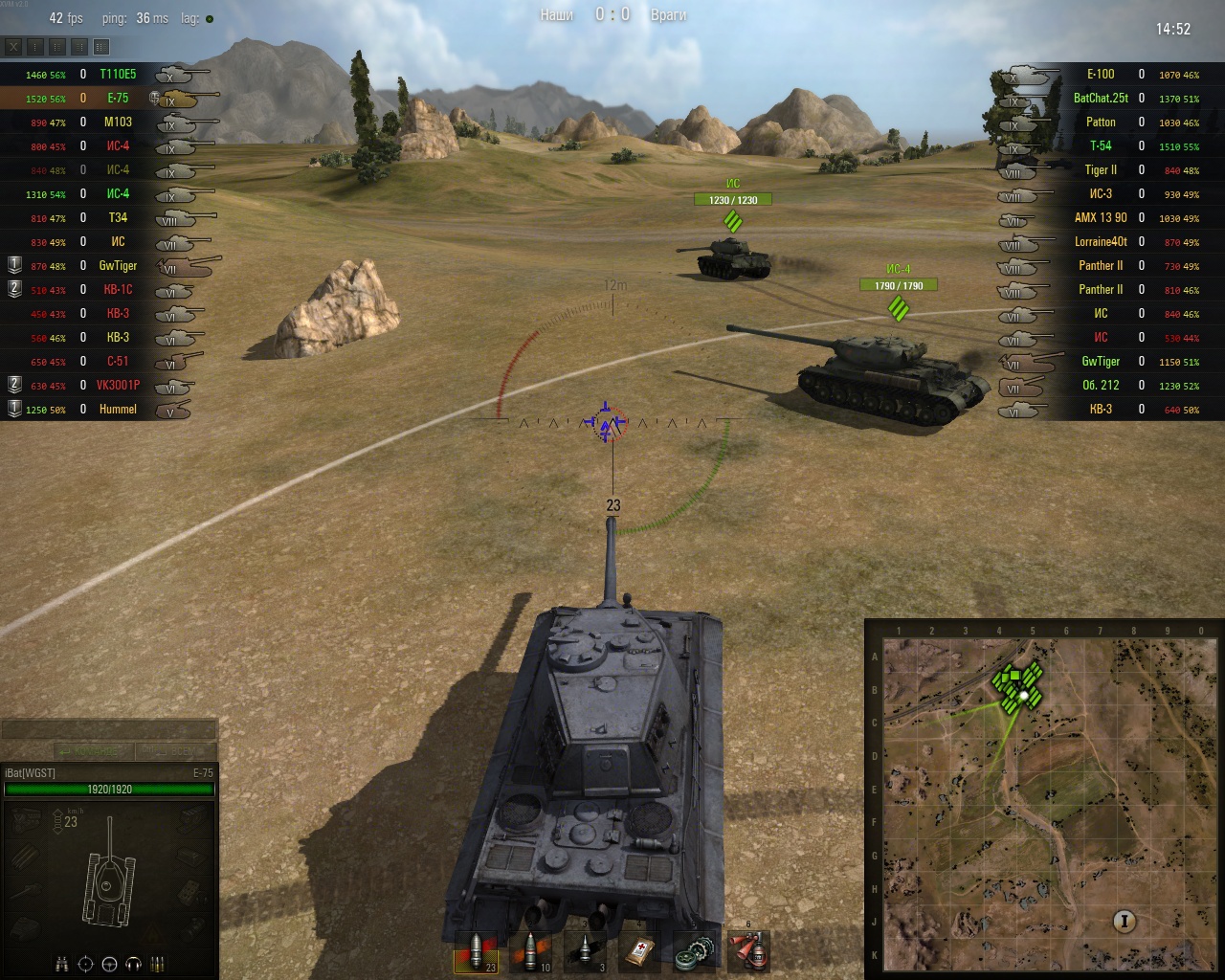Screen dimensions: 1225x980
Task: Switch to the shell slot with 10 rounds
Action: point(530,950)
